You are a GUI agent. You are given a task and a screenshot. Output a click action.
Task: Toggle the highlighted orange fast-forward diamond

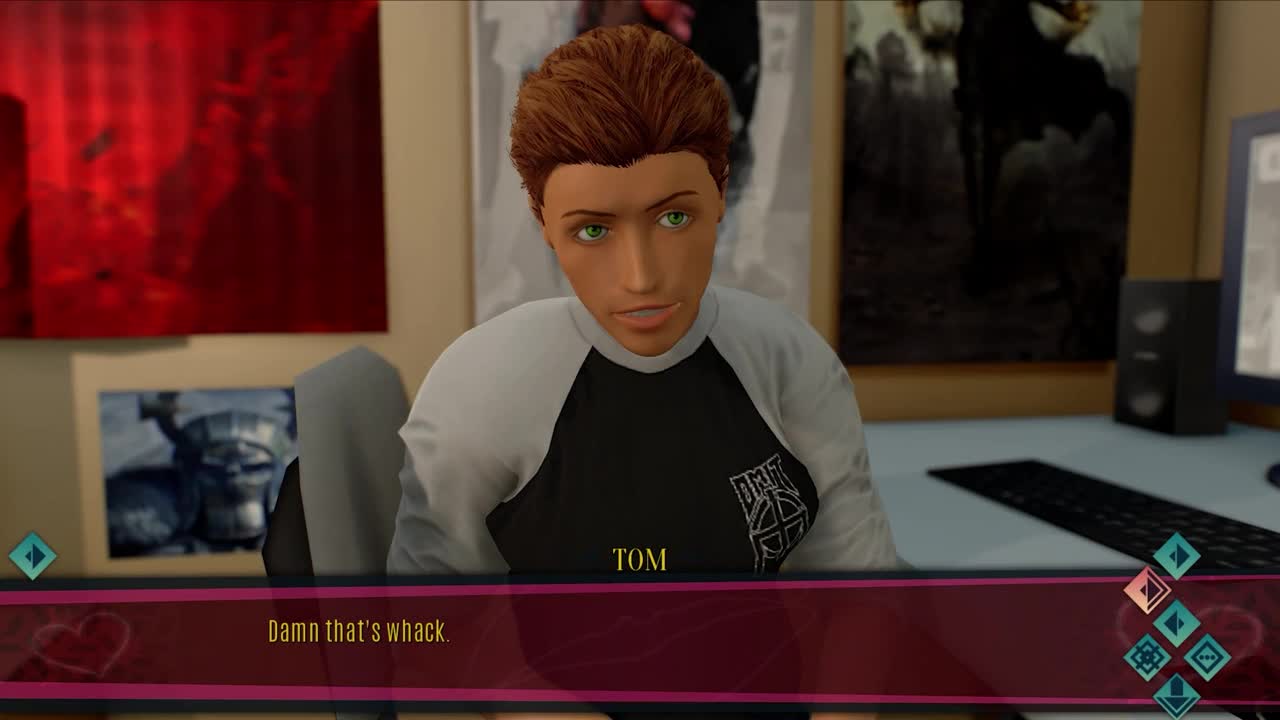pos(1146,589)
